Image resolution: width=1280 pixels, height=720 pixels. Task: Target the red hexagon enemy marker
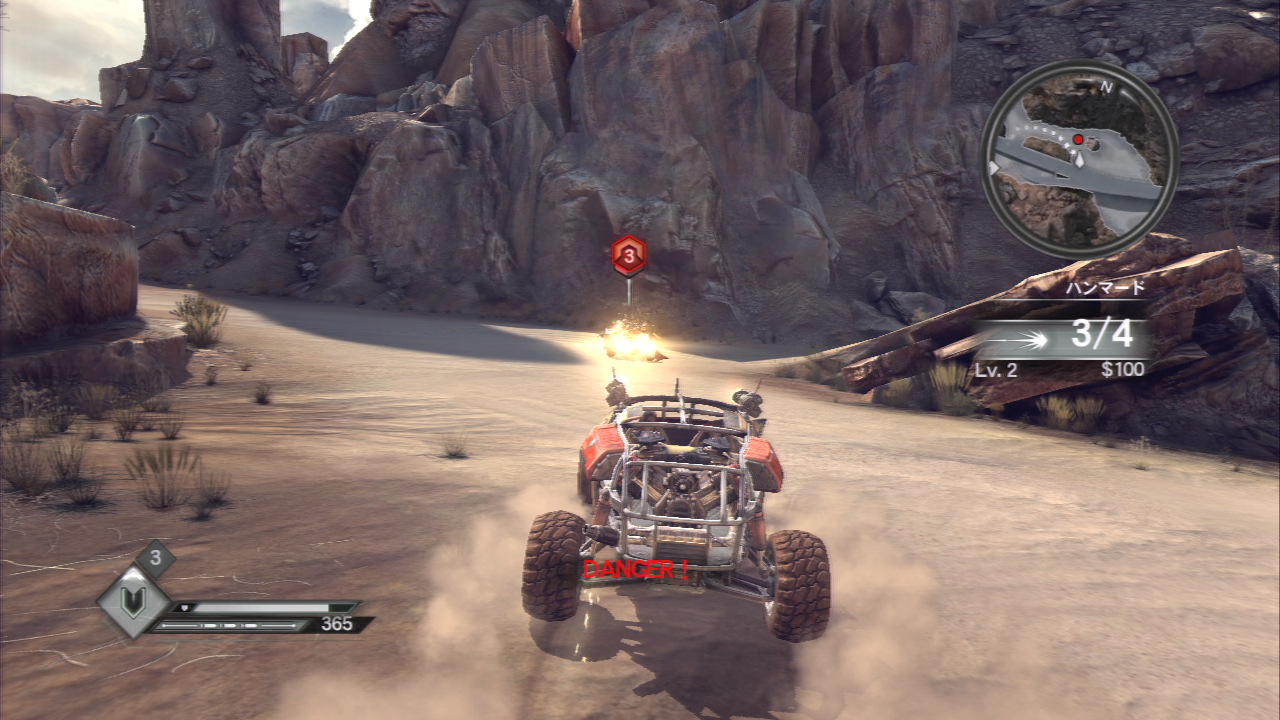coord(628,256)
